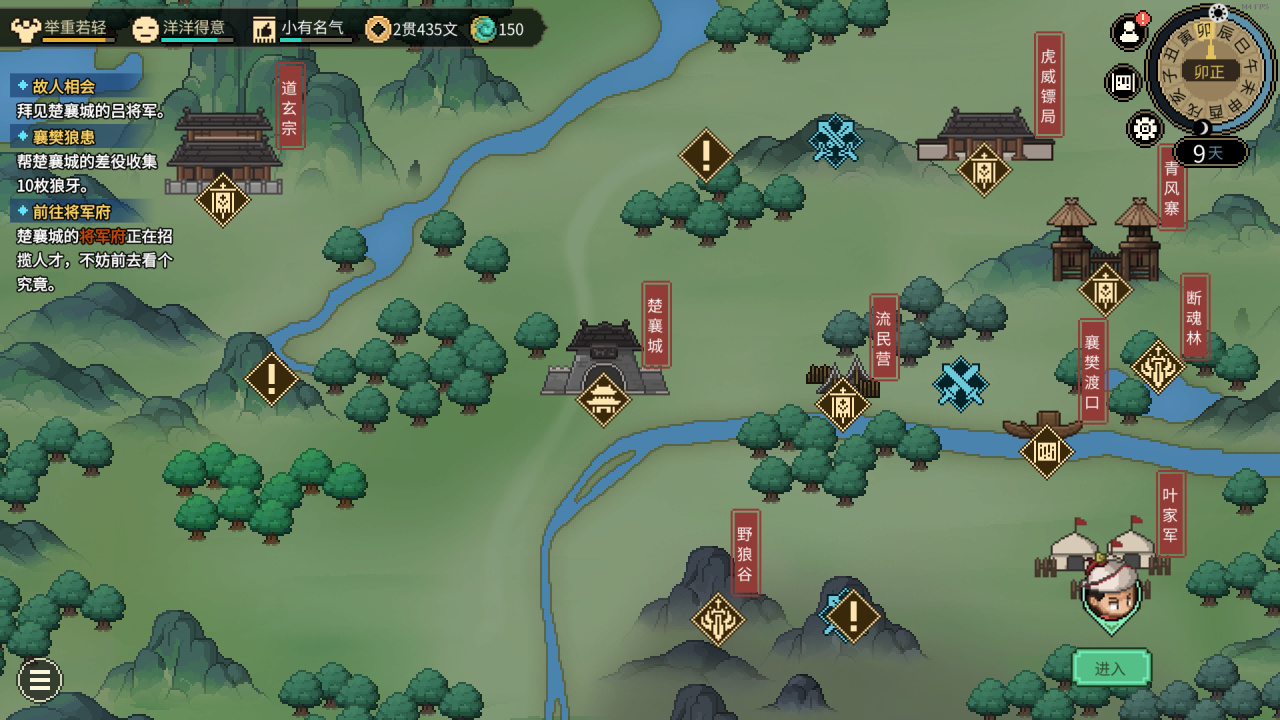This screenshot has height=720, width=1280.
Task: Choose the 虎威镖局 location marker
Action: click(x=984, y=170)
